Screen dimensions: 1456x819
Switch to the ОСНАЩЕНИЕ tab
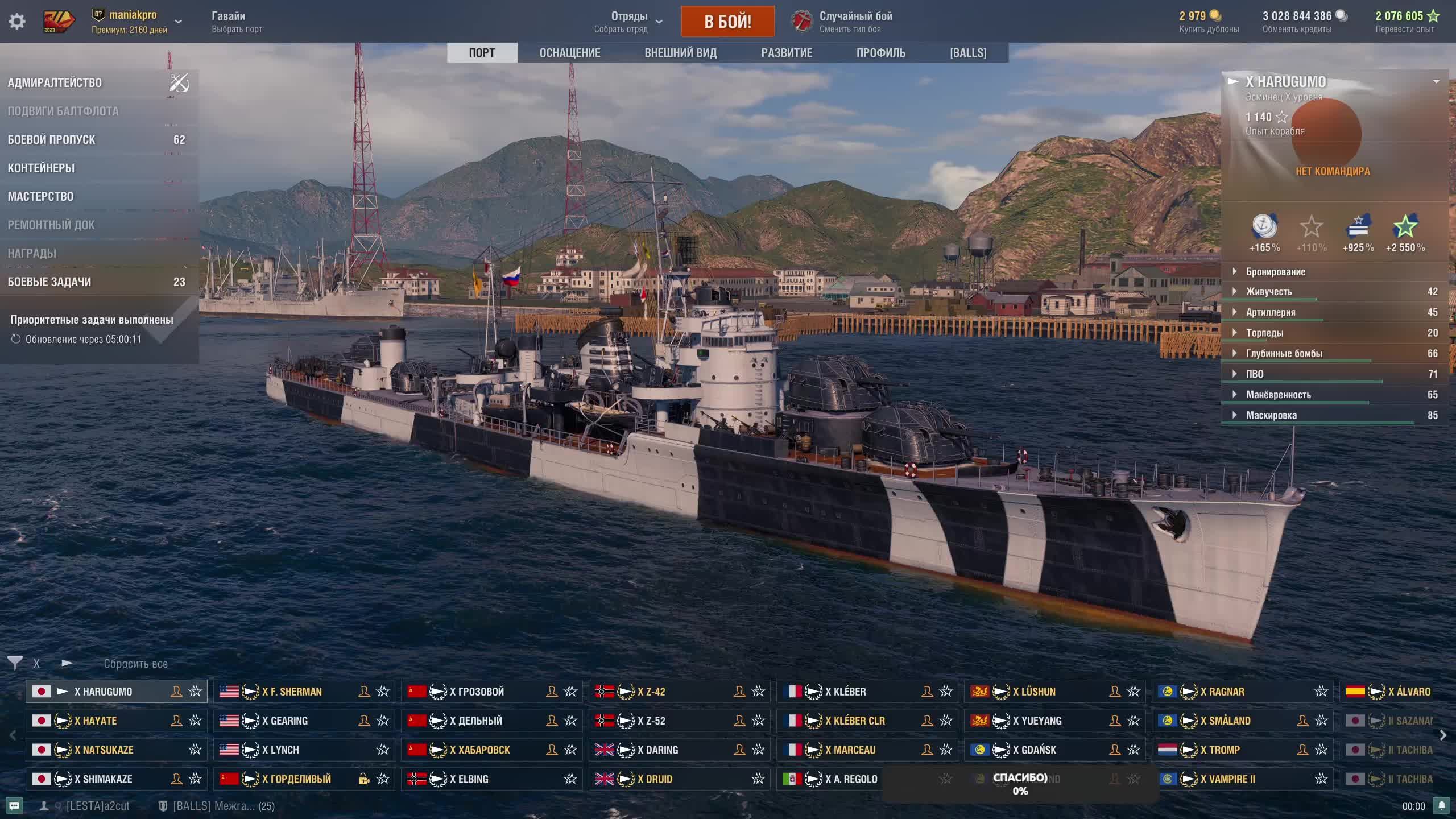(x=569, y=53)
